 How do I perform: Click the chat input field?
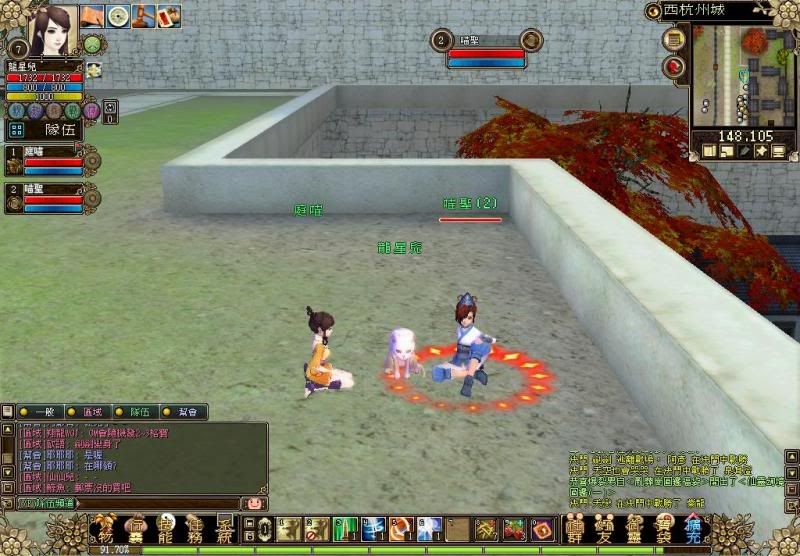pos(125,503)
